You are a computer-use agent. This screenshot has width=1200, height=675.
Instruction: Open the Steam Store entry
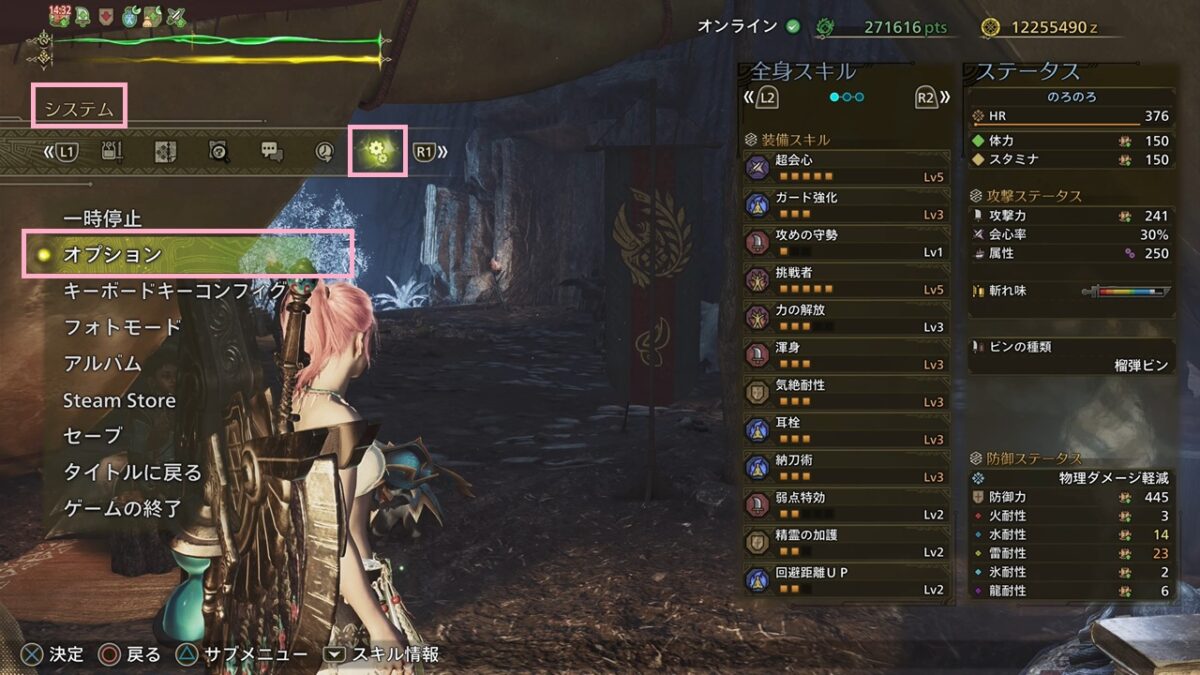tap(119, 400)
